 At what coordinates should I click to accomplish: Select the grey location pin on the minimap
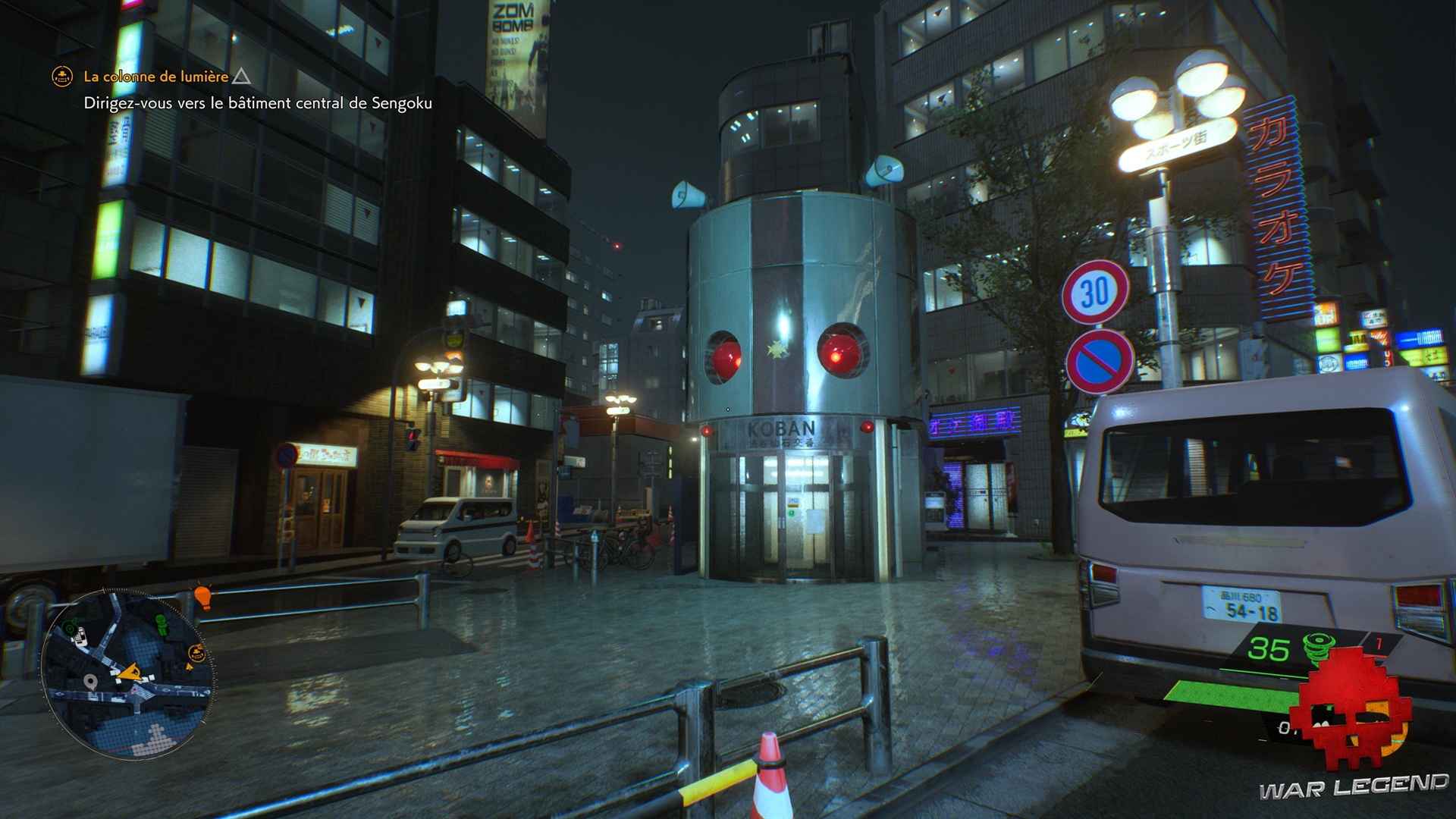91,682
